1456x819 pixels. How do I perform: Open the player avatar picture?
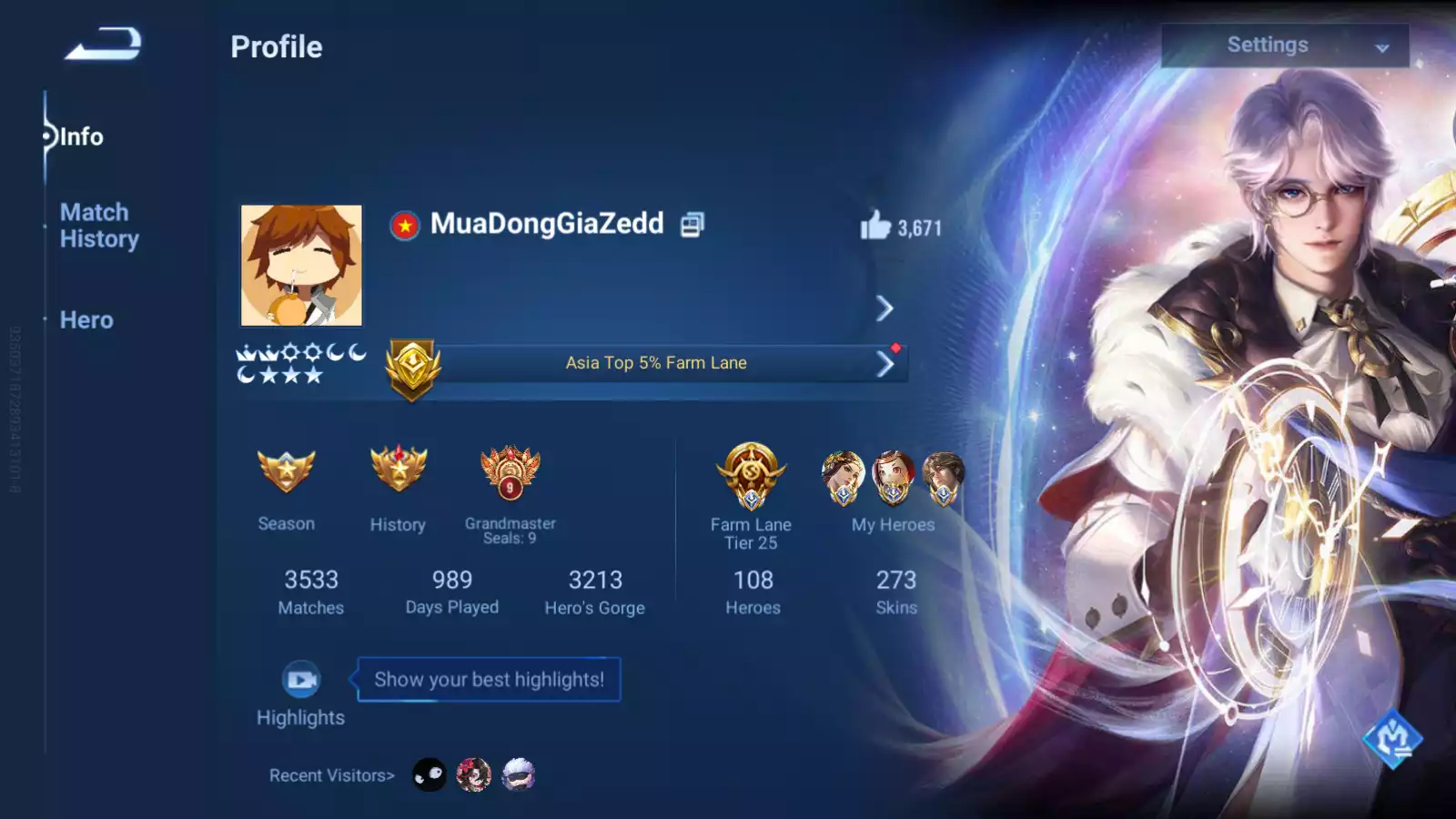[x=301, y=266]
